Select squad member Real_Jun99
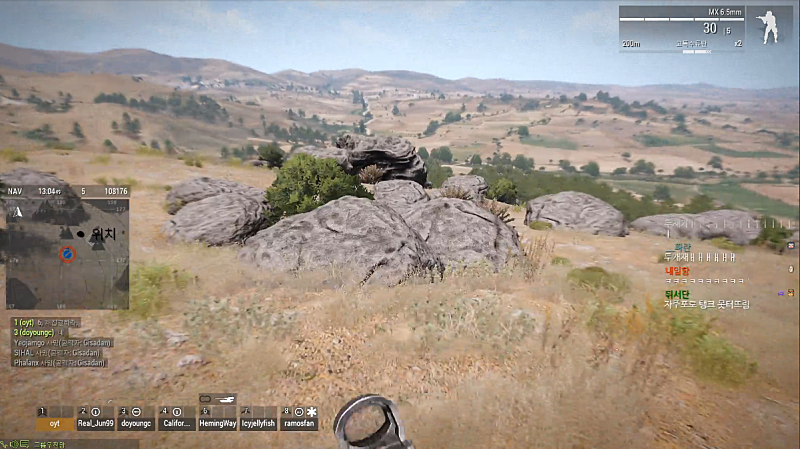800x449 pixels. pyautogui.click(x=96, y=424)
